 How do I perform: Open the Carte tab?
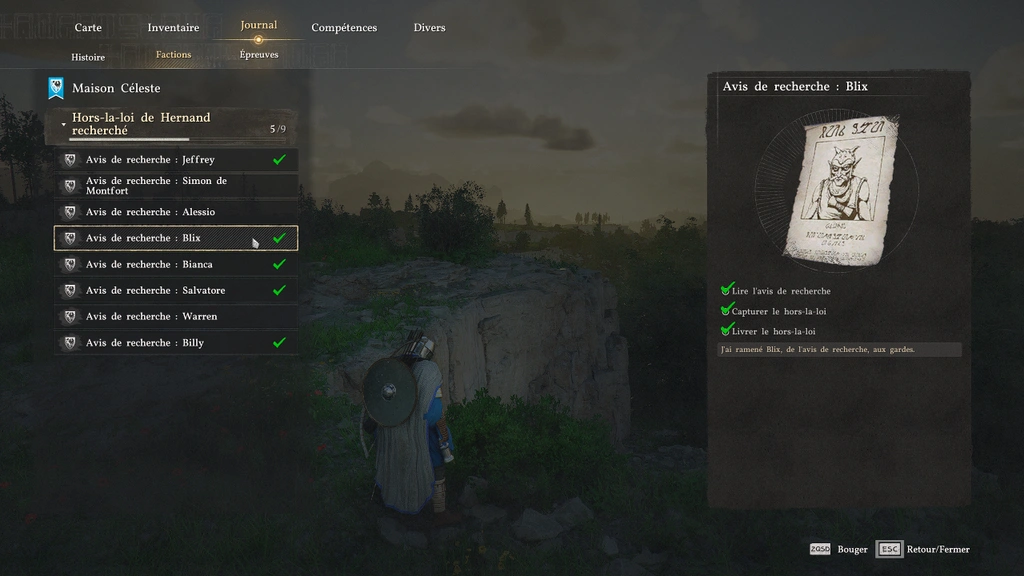pyautogui.click(x=88, y=28)
